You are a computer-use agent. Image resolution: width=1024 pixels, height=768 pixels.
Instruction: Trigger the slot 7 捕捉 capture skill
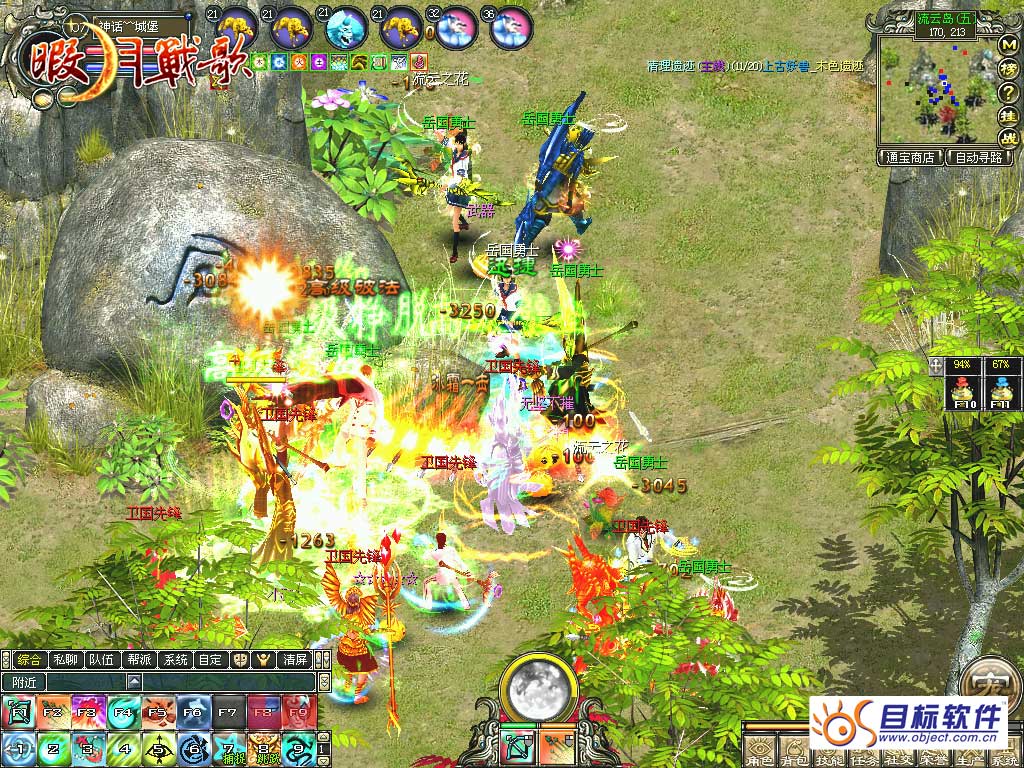(228, 748)
